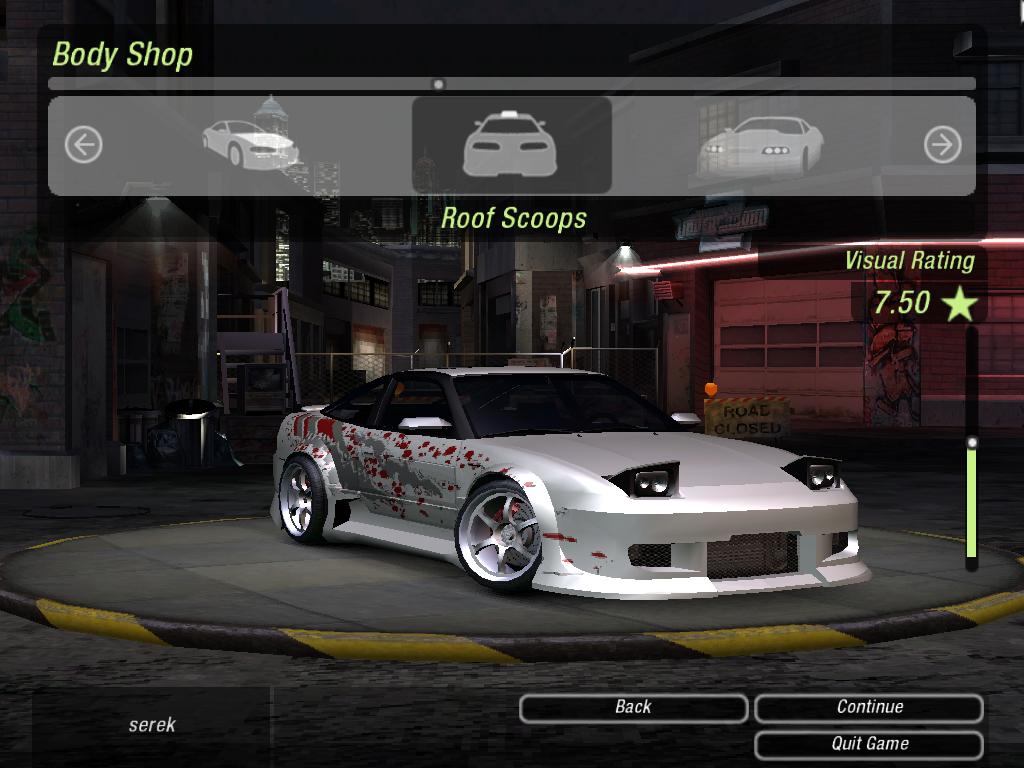Quit Game using the bottom button
Viewport: 1024px width, 768px height.
pyautogui.click(x=869, y=744)
